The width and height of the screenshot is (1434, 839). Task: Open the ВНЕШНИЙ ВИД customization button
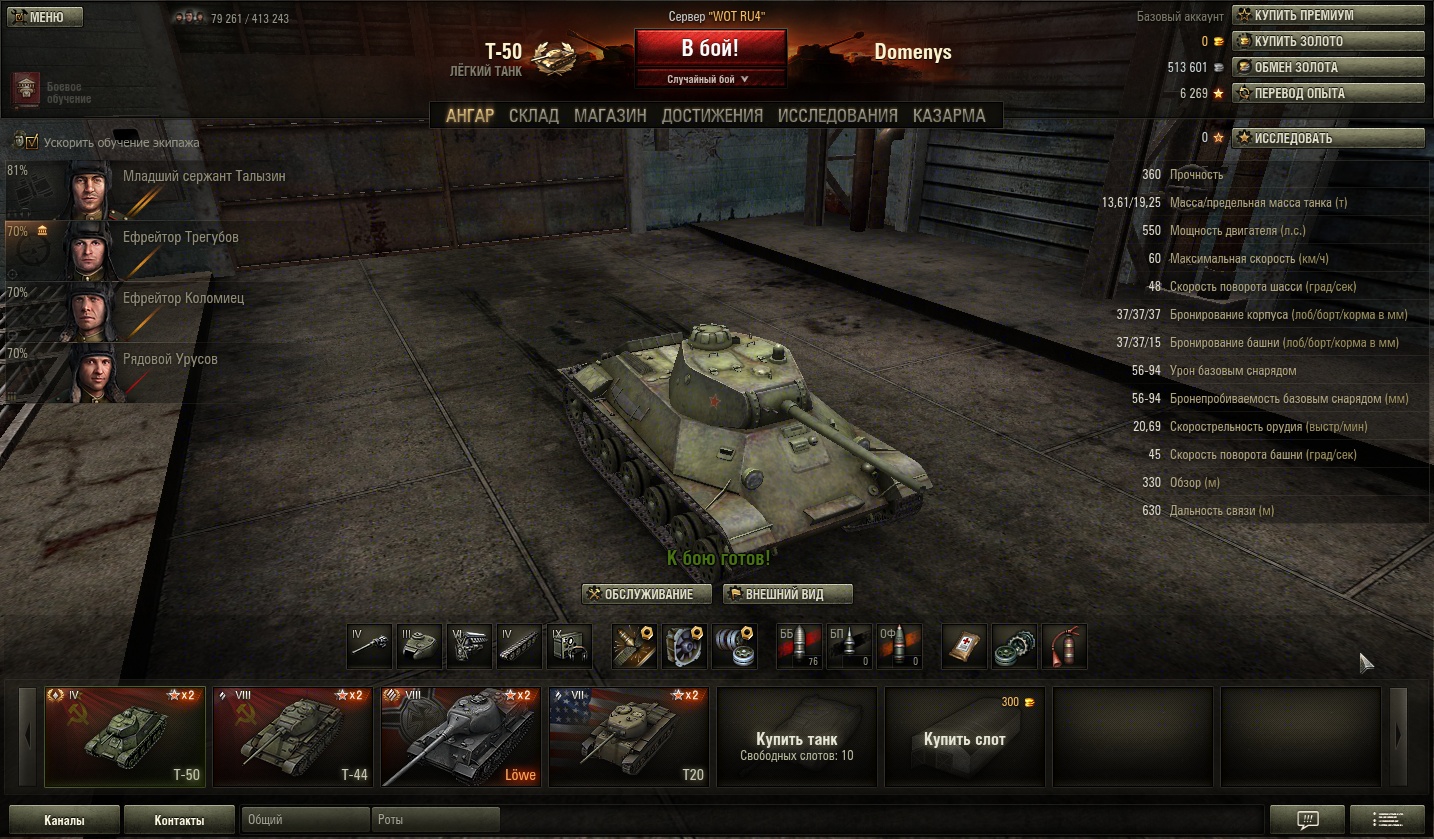[x=788, y=594]
